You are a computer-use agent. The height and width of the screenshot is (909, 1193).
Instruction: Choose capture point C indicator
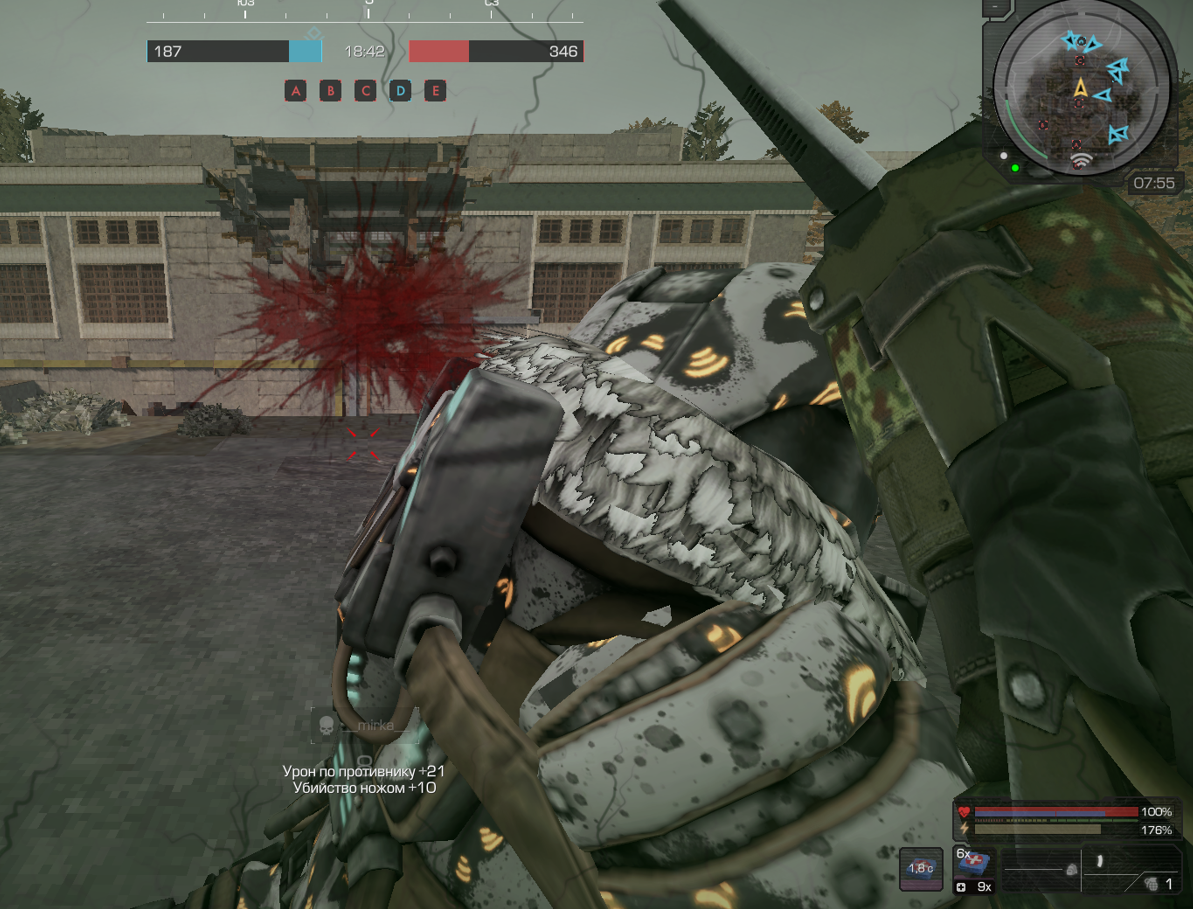coord(365,91)
